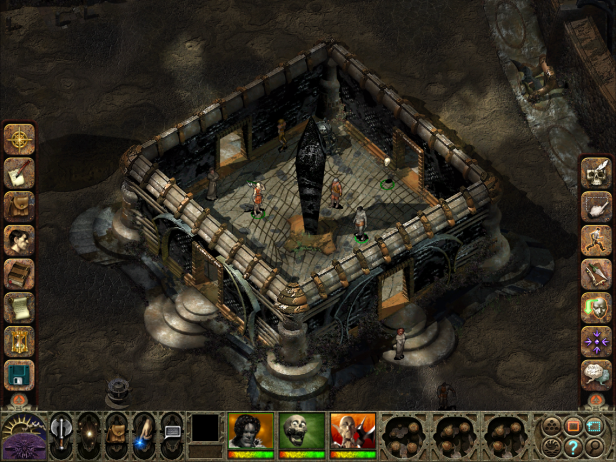Toggle the brain AI button
The width and height of the screenshot is (616, 462).
pyautogui.click(x=597, y=375)
